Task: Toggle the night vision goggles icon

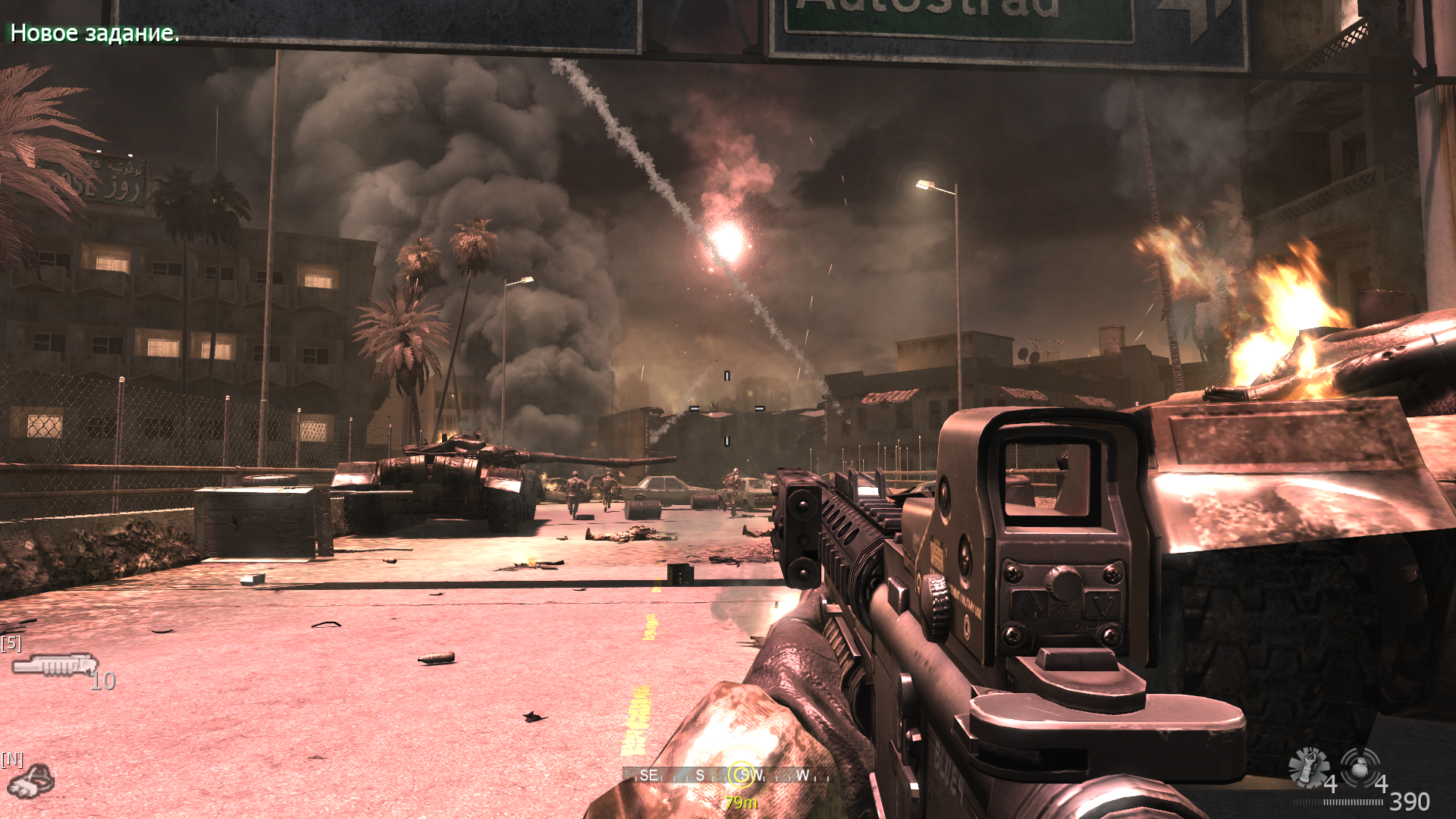Action: [31, 781]
